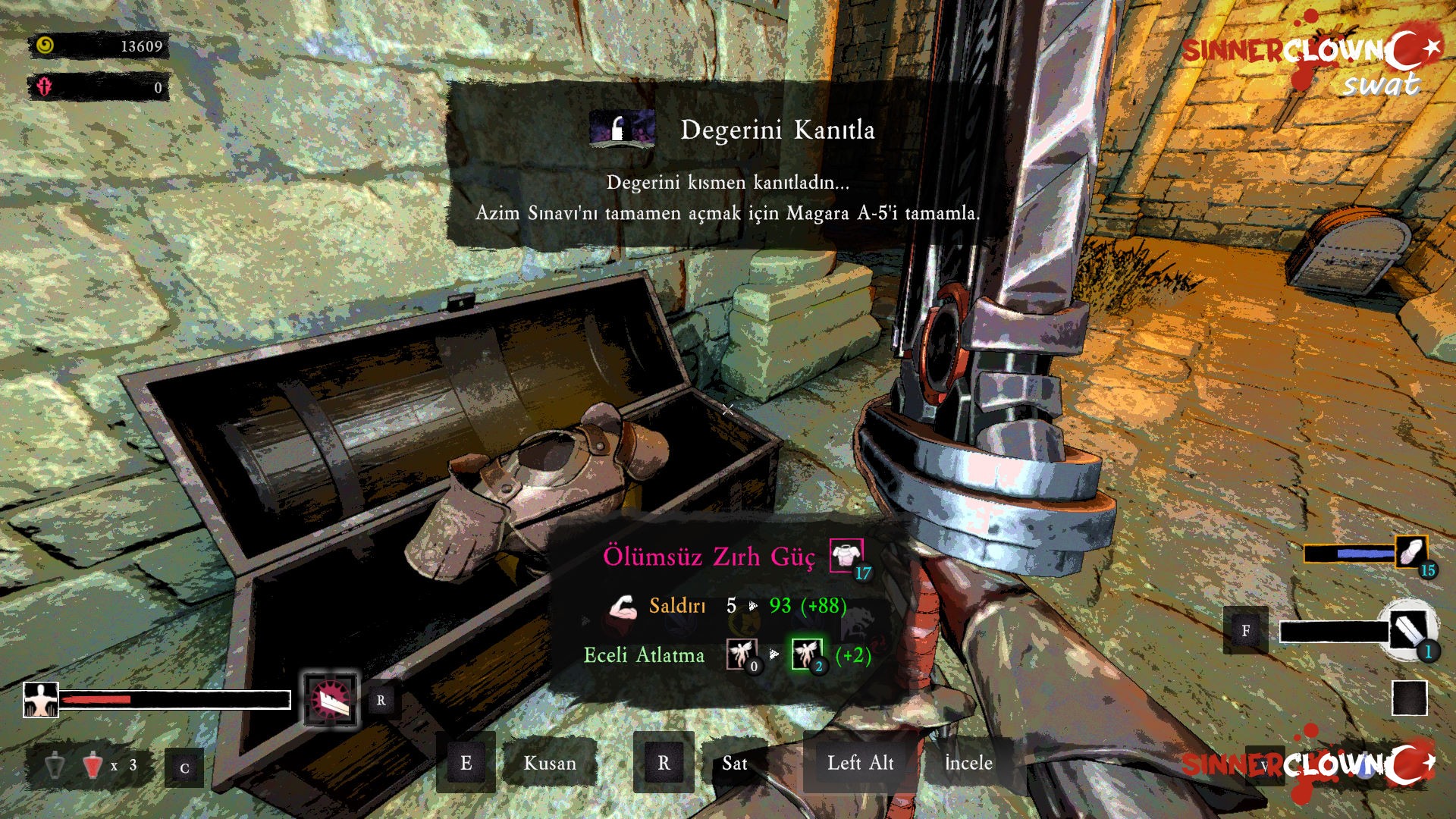
Task: Click the Degerini Kanıtla achievement icon
Action: point(622,128)
